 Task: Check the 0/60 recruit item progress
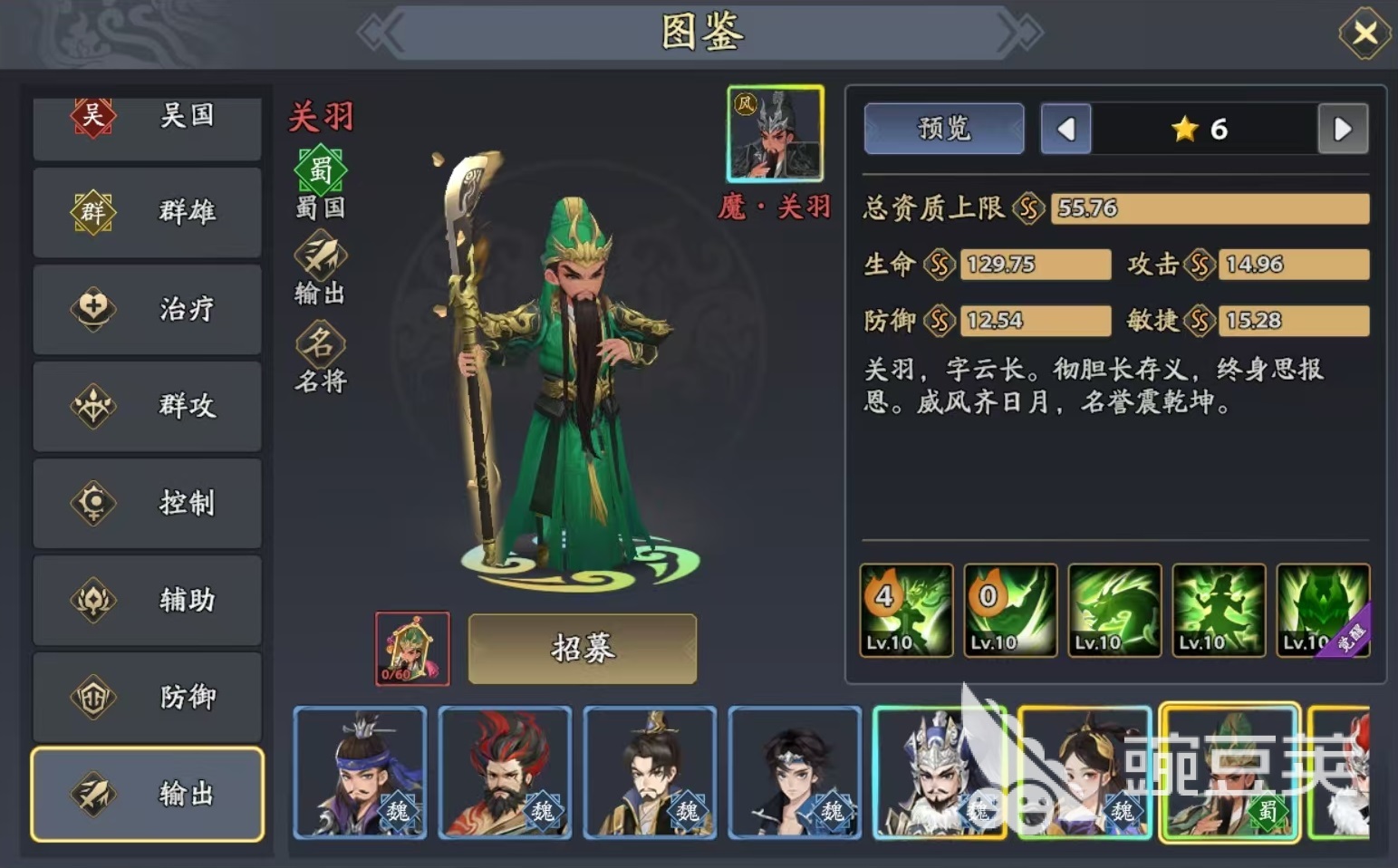tap(410, 648)
